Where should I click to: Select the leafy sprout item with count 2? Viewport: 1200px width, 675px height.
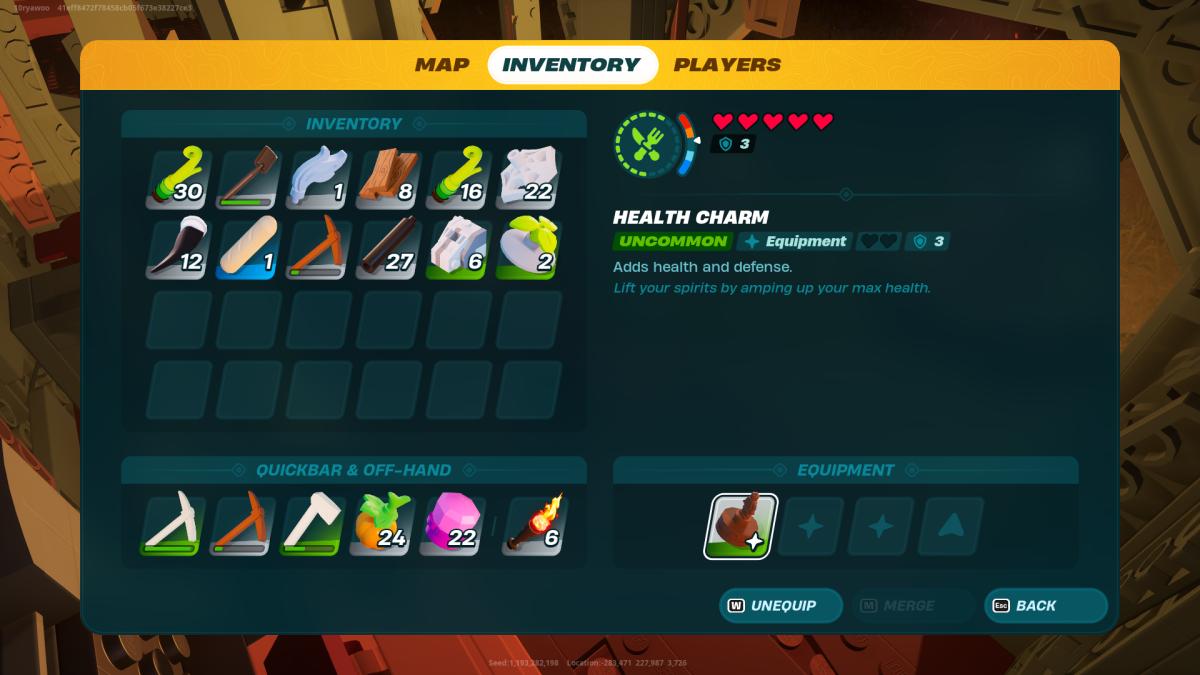[528, 249]
